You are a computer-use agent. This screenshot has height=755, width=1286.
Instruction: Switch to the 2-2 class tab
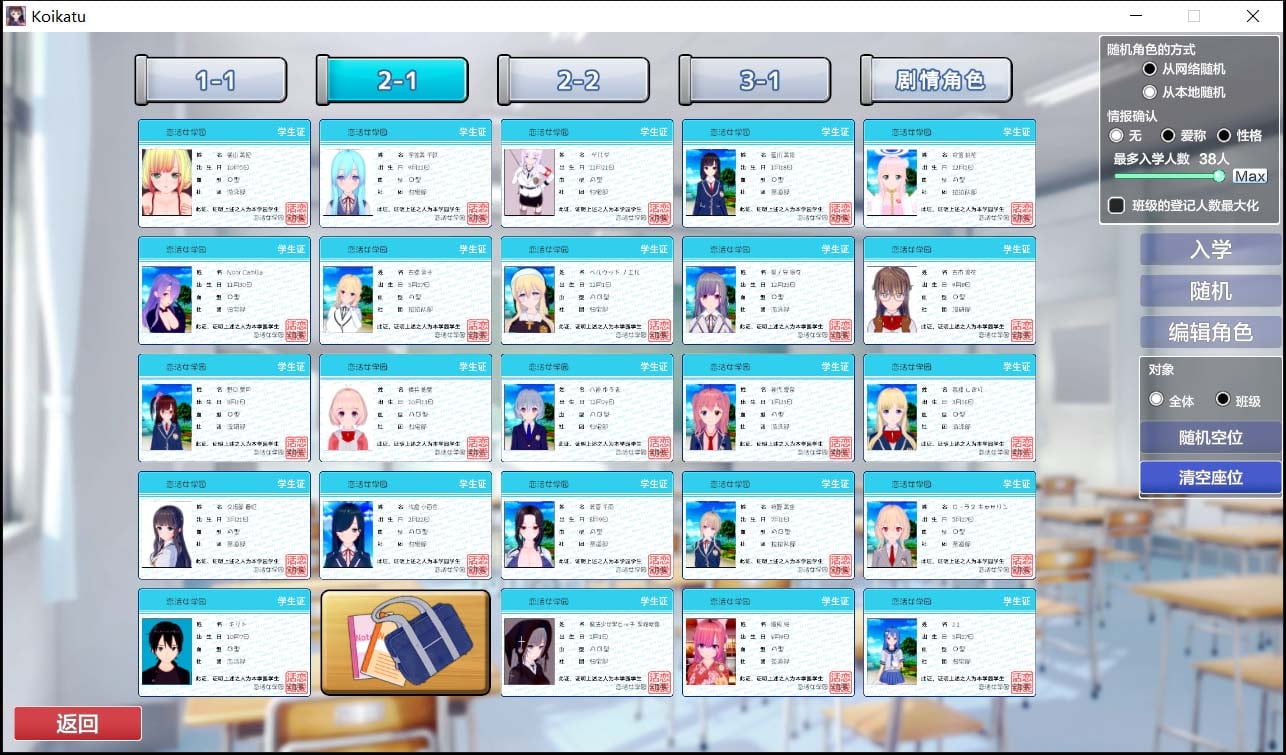point(574,78)
